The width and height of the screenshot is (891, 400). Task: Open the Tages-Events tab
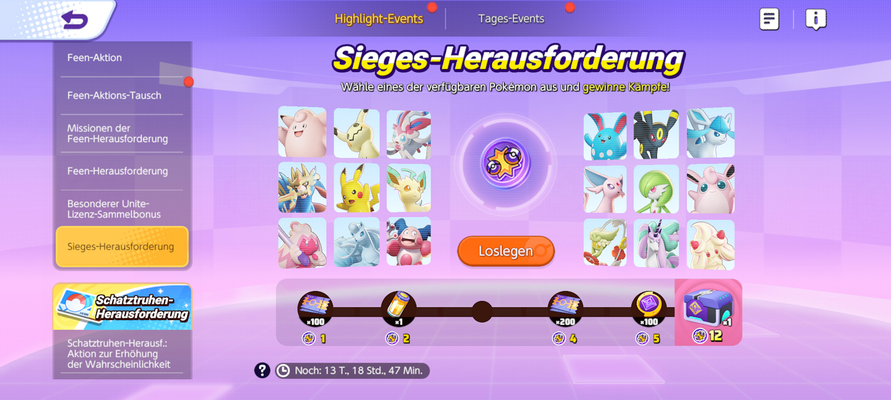click(510, 18)
